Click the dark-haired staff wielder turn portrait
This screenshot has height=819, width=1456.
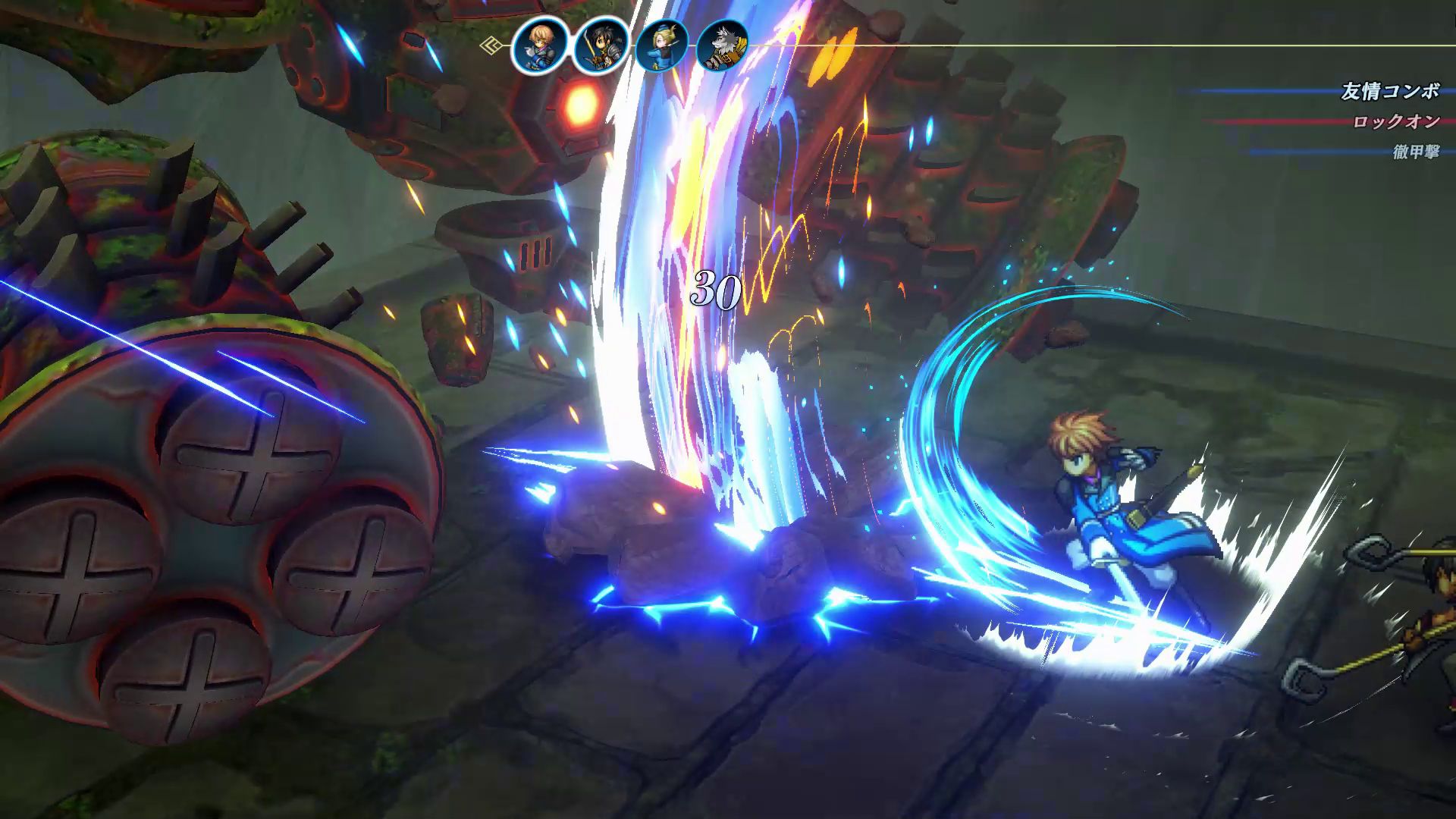pyautogui.click(x=600, y=46)
